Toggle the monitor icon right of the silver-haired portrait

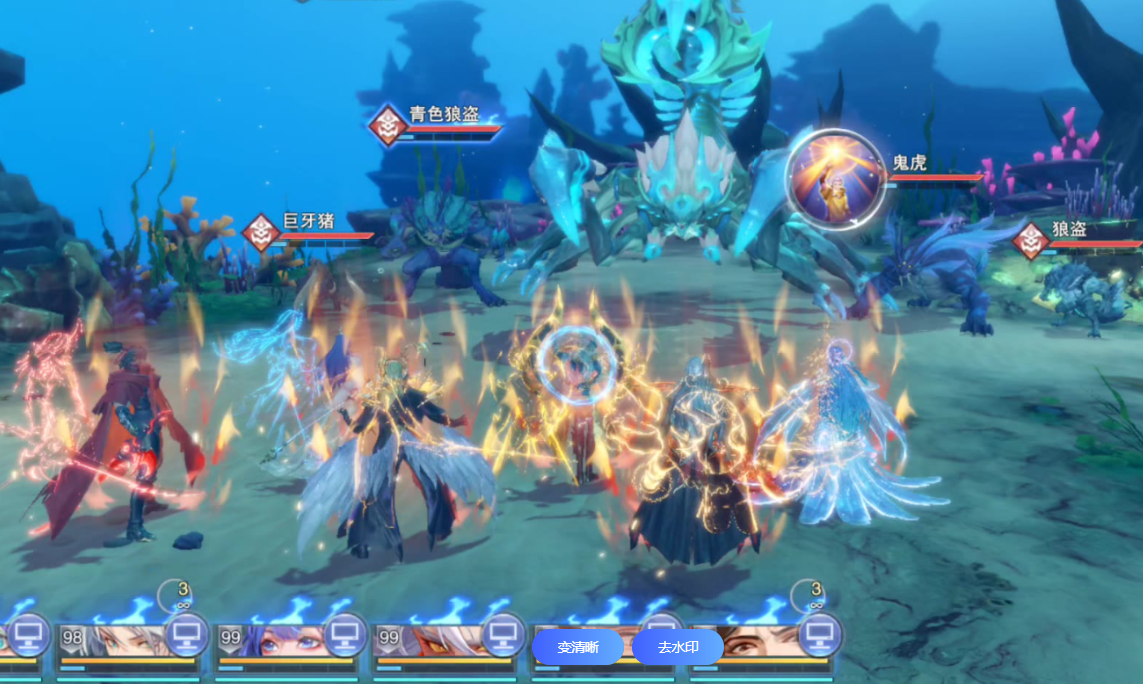[186, 633]
